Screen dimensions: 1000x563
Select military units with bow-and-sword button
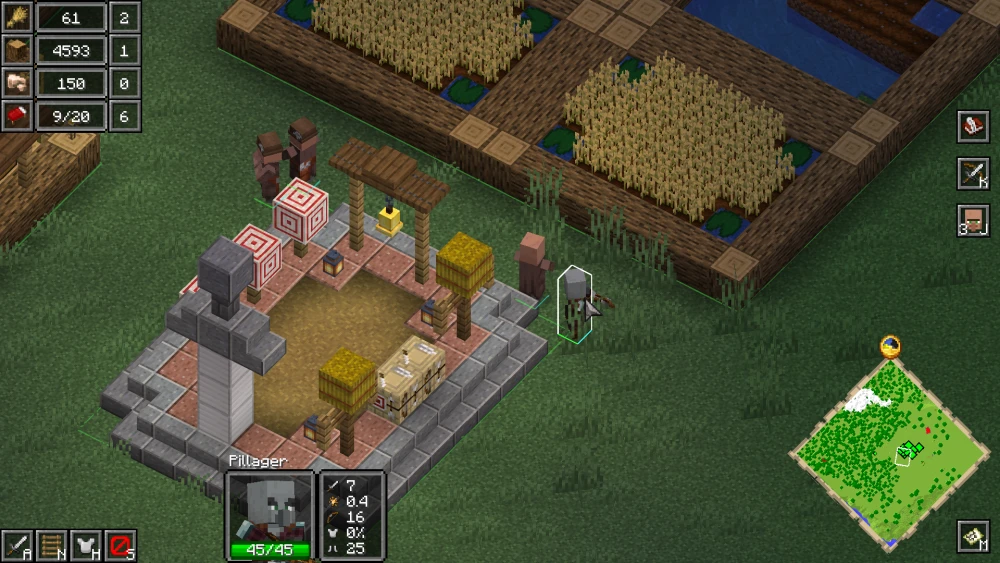point(973,173)
